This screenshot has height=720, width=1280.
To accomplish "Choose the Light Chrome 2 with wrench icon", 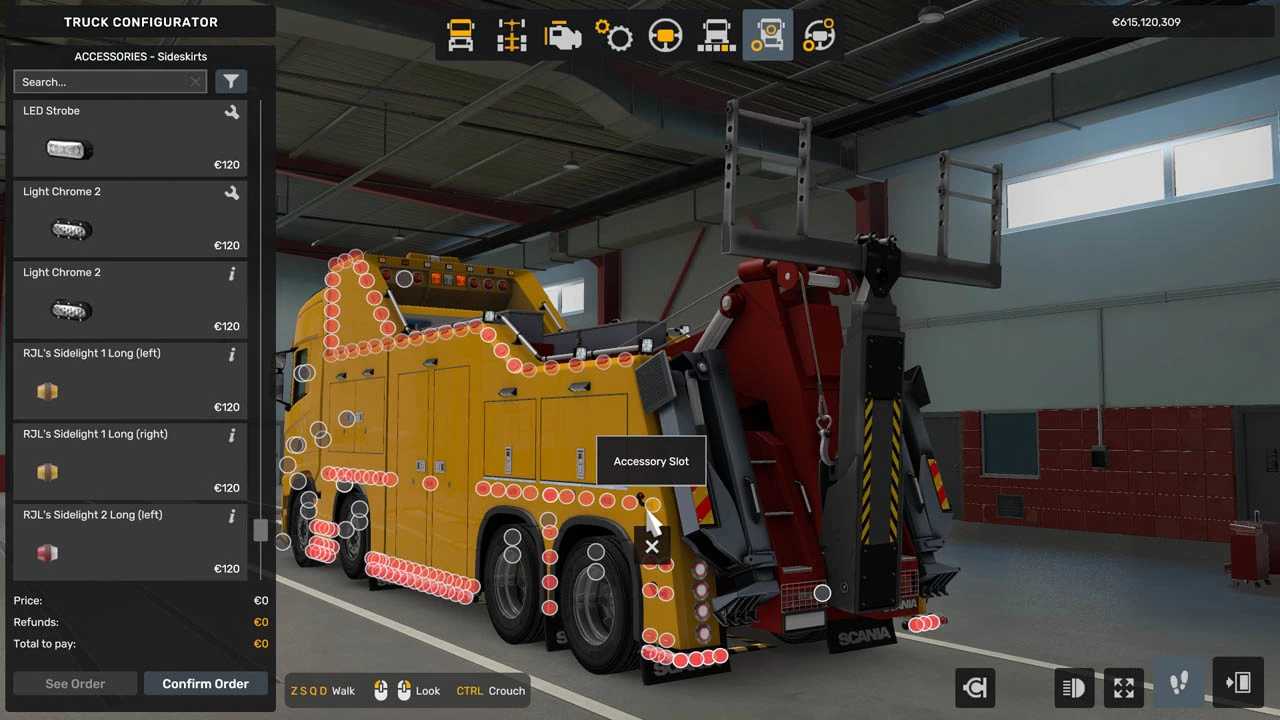I will [x=130, y=220].
